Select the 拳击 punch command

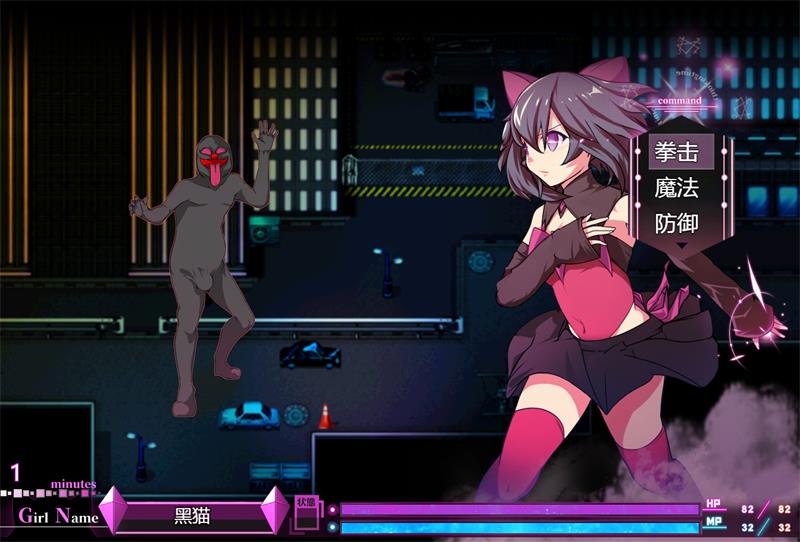point(676,152)
